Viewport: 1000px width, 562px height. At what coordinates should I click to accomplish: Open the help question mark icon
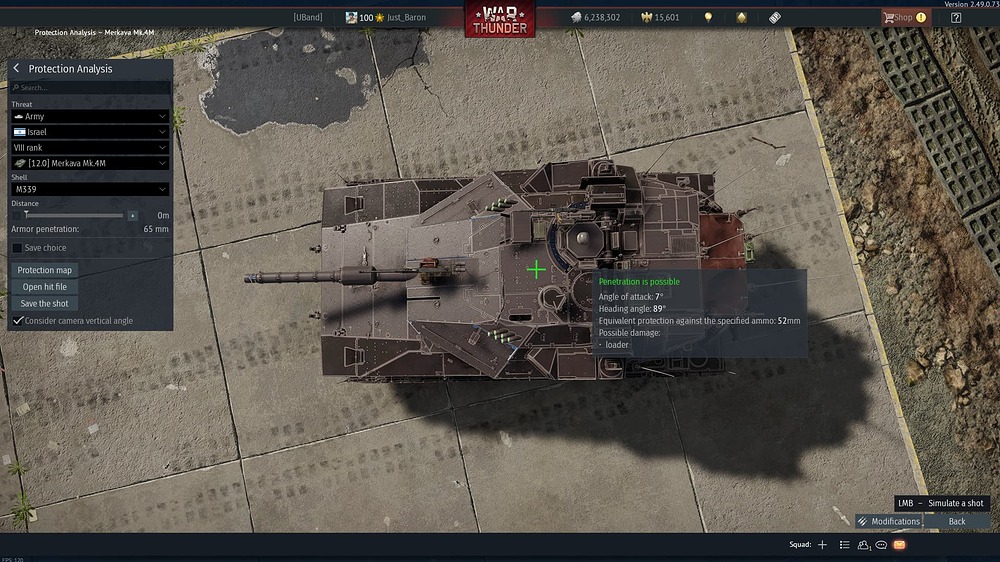pyautogui.click(x=957, y=17)
